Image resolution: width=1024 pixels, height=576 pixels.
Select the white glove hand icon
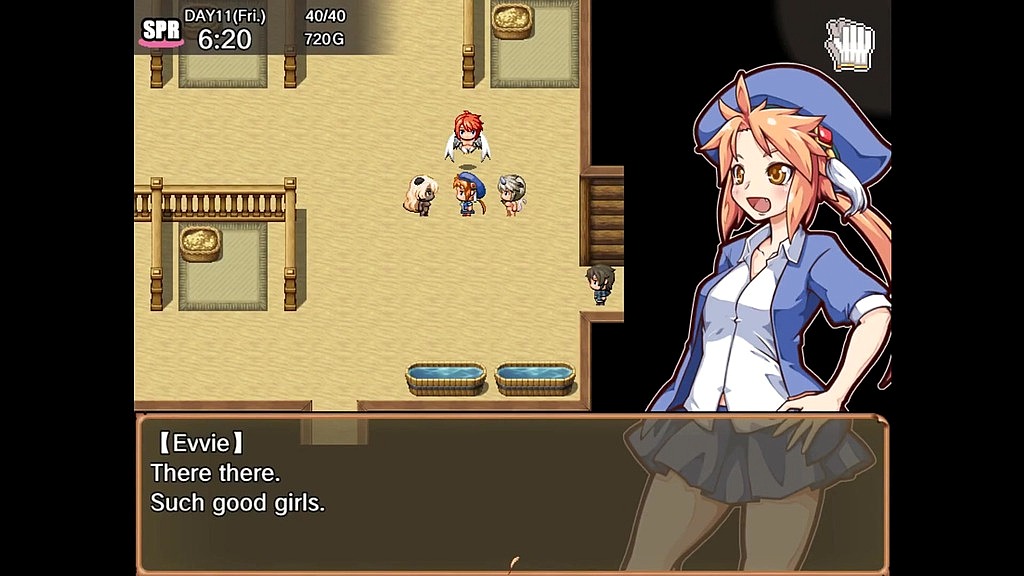[849, 45]
